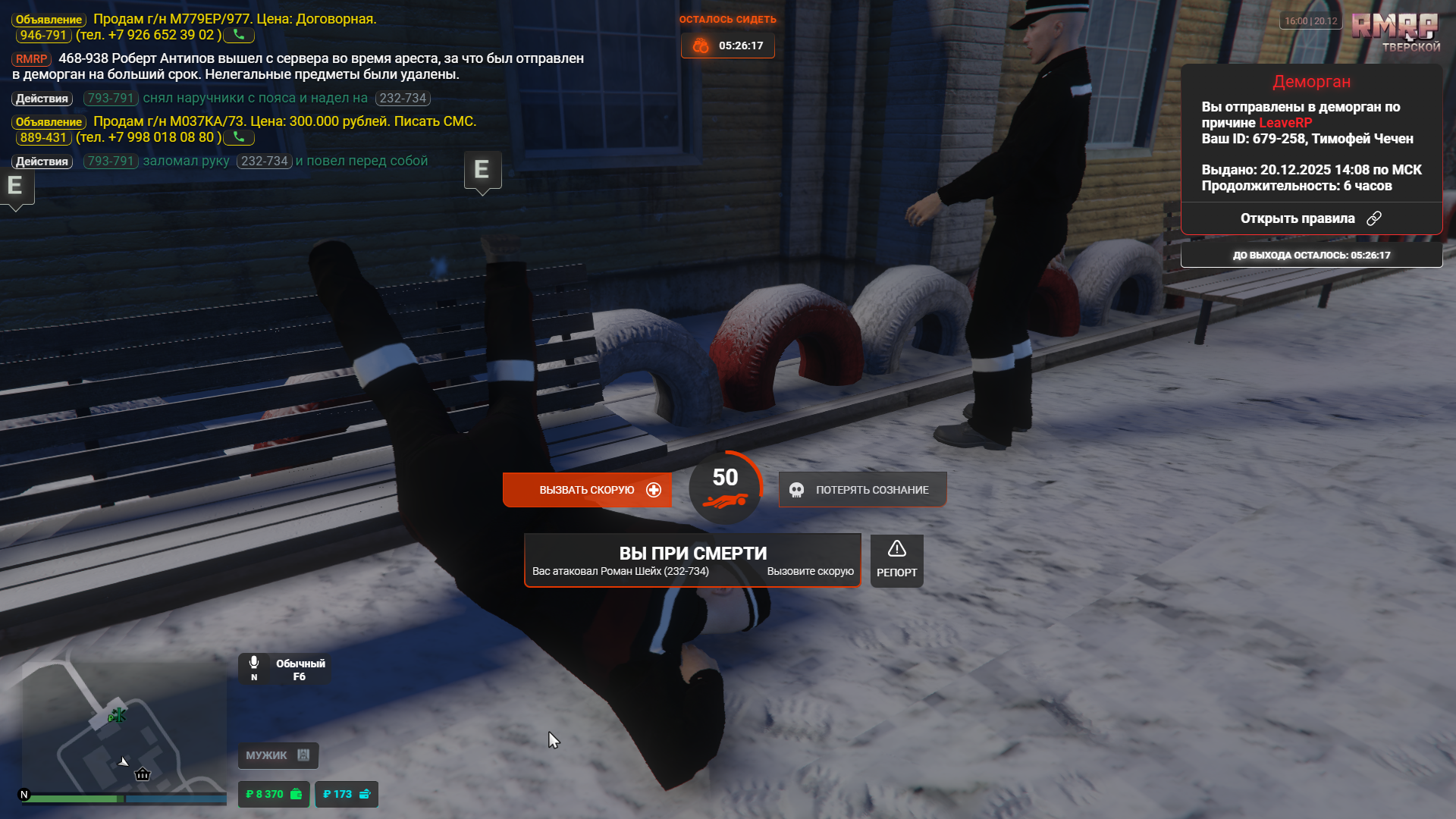Open the РЕПОРТ report button
This screenshot has width=1456, height=819.
point(896,560)
